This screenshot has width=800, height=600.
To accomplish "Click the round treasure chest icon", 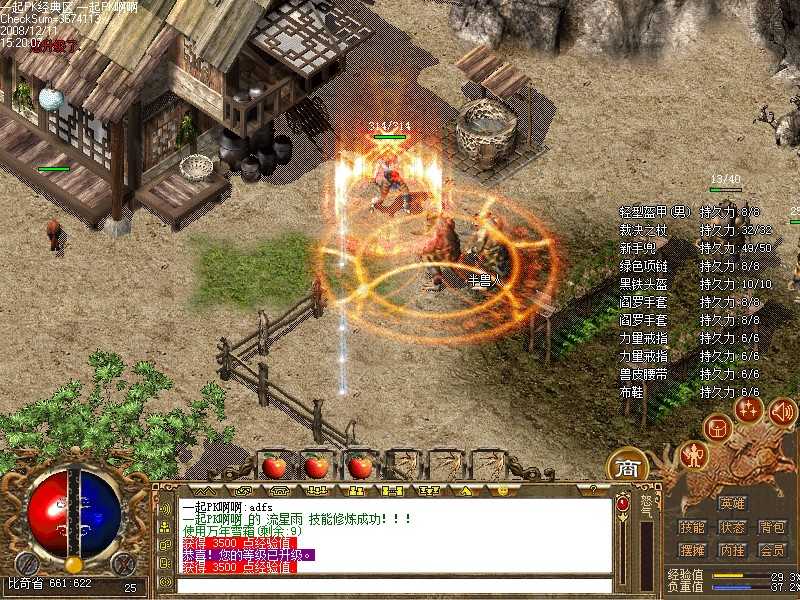I will (716, 429).
